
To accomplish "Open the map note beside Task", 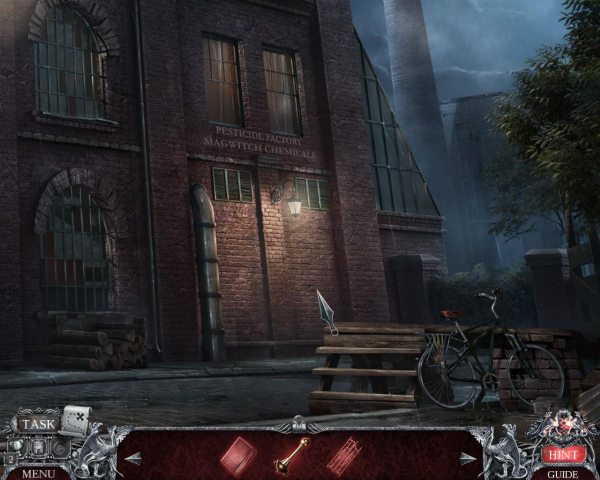I will [x=75, y=418].
